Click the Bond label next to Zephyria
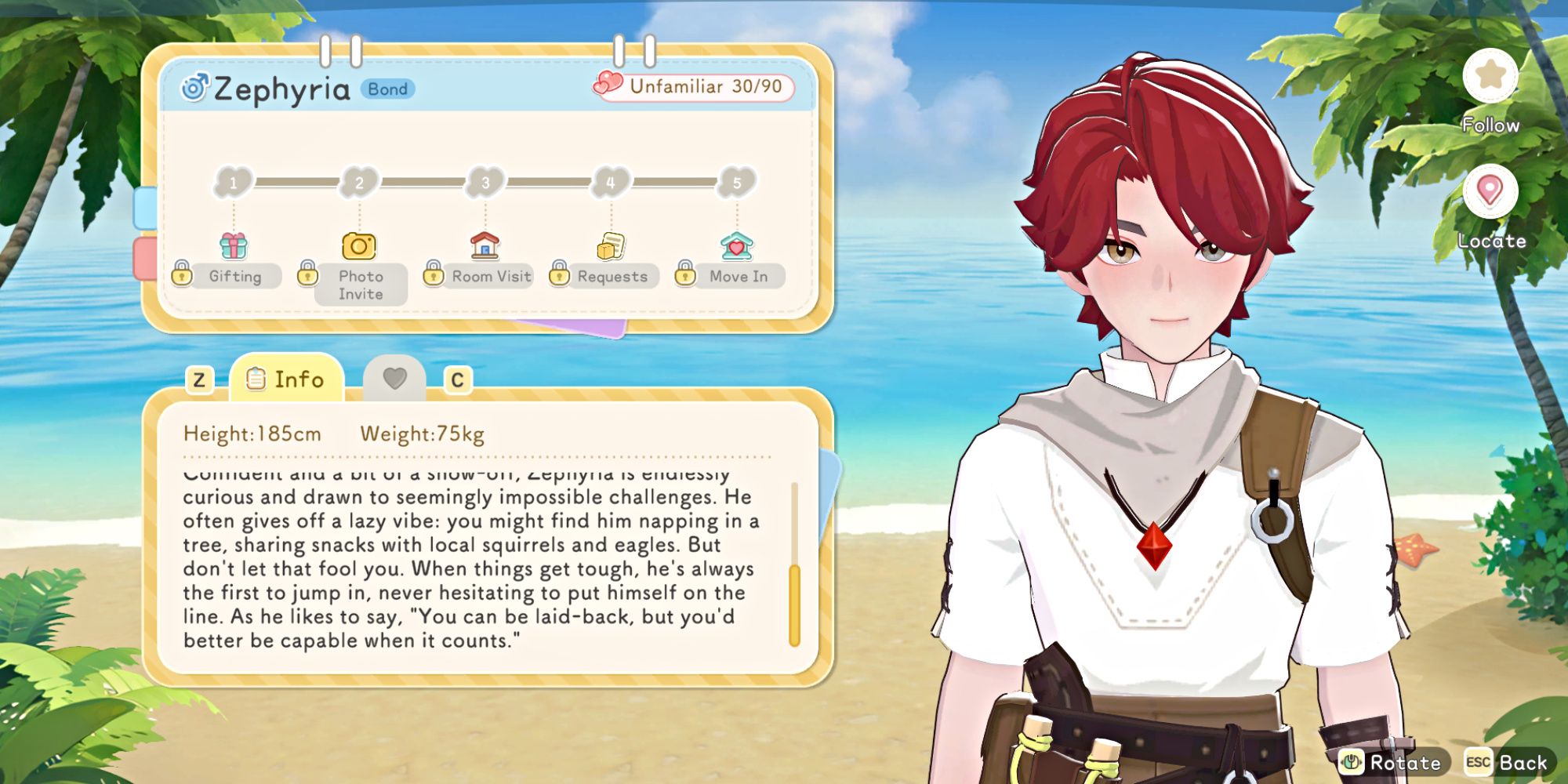1568x784 pixels. tap(389, 89)
